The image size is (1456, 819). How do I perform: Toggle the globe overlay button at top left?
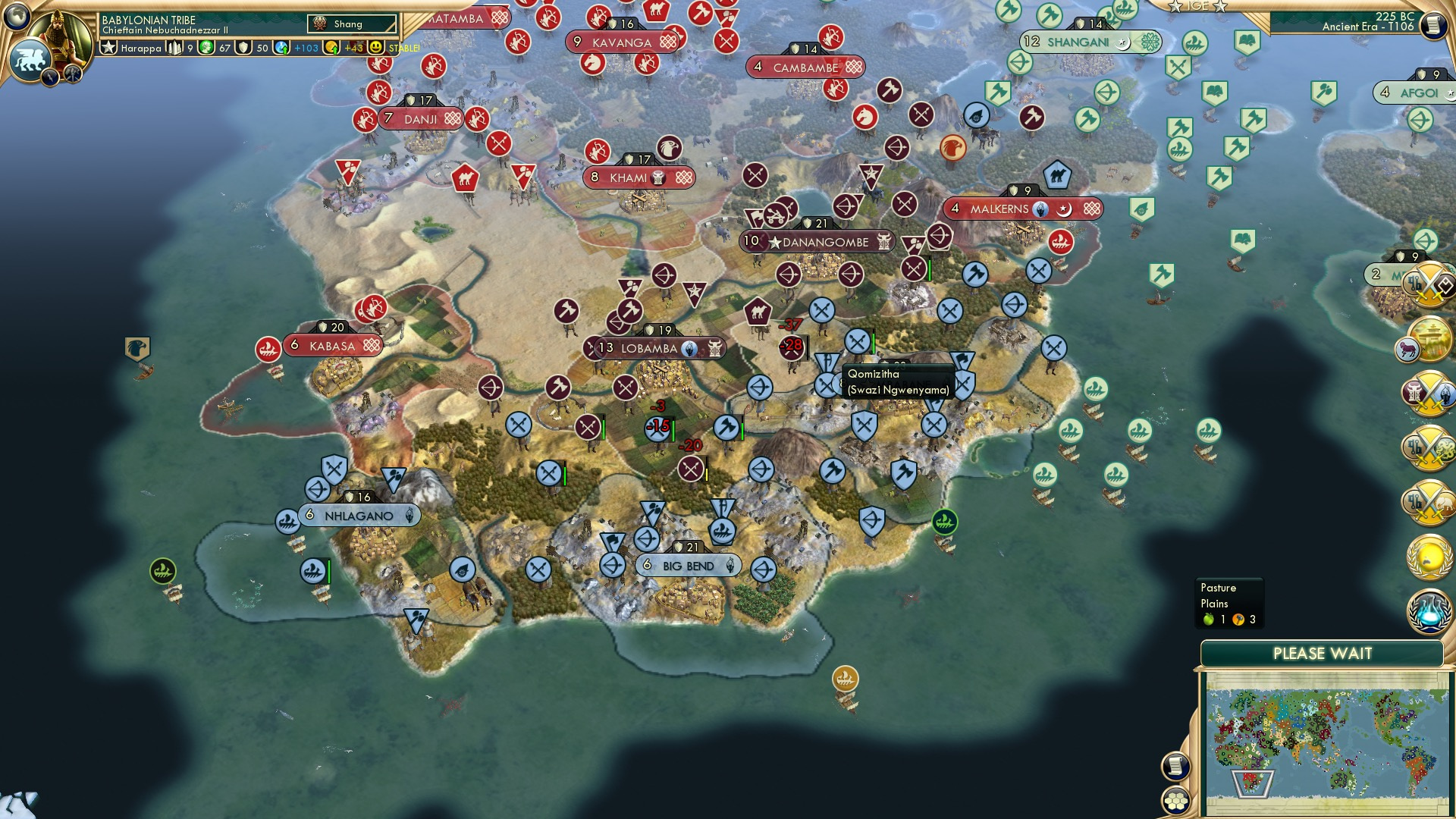(x=17, y=17)
